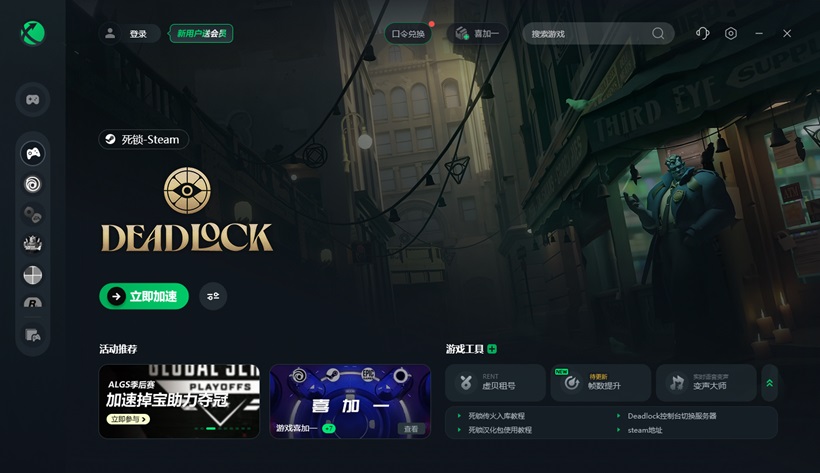Open the Deadlock控制台切换服务器 link
820x473 pixels.
(671, 416)
